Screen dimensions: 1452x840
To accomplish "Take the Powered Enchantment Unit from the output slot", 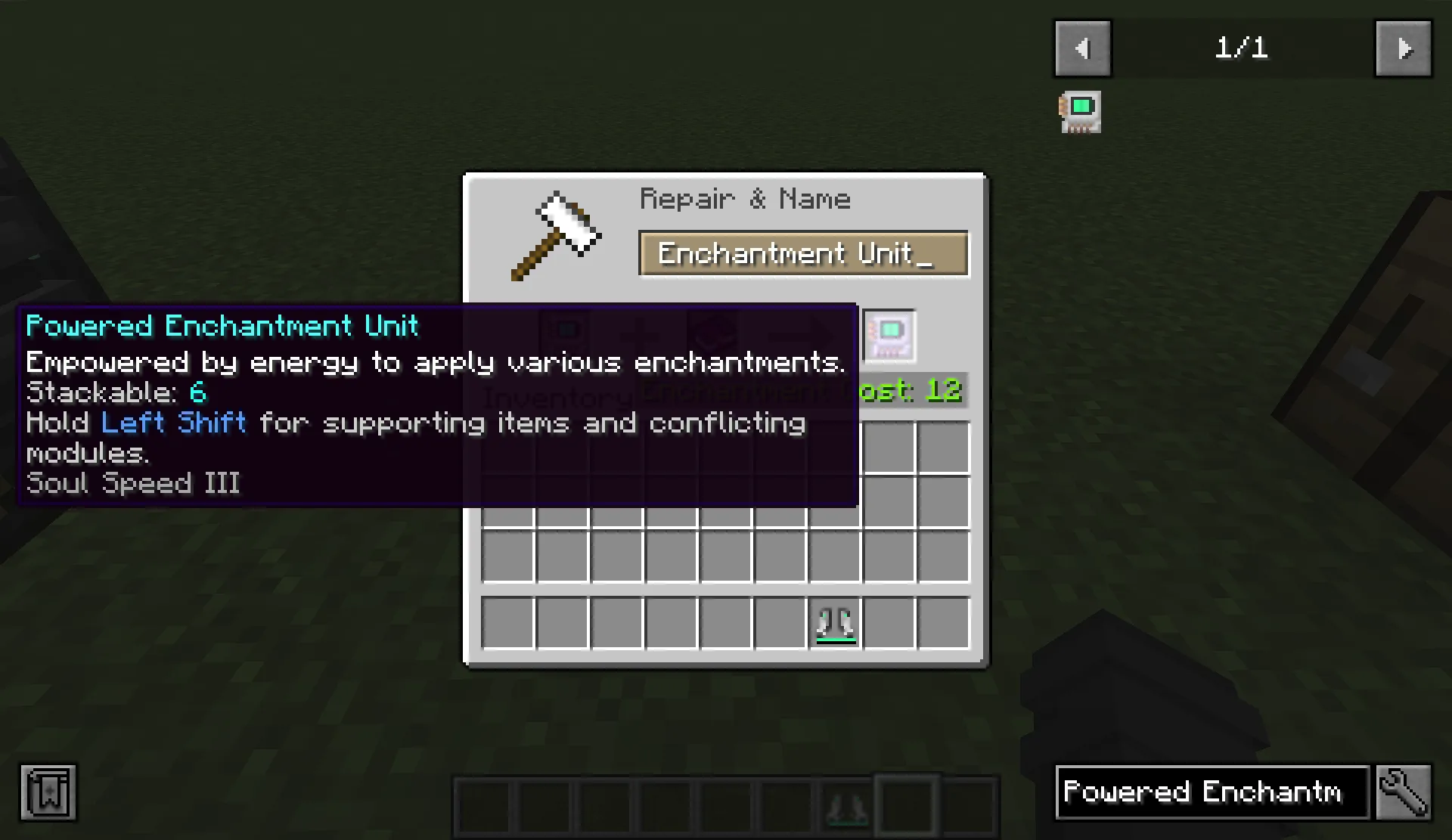I will (889, 336).
